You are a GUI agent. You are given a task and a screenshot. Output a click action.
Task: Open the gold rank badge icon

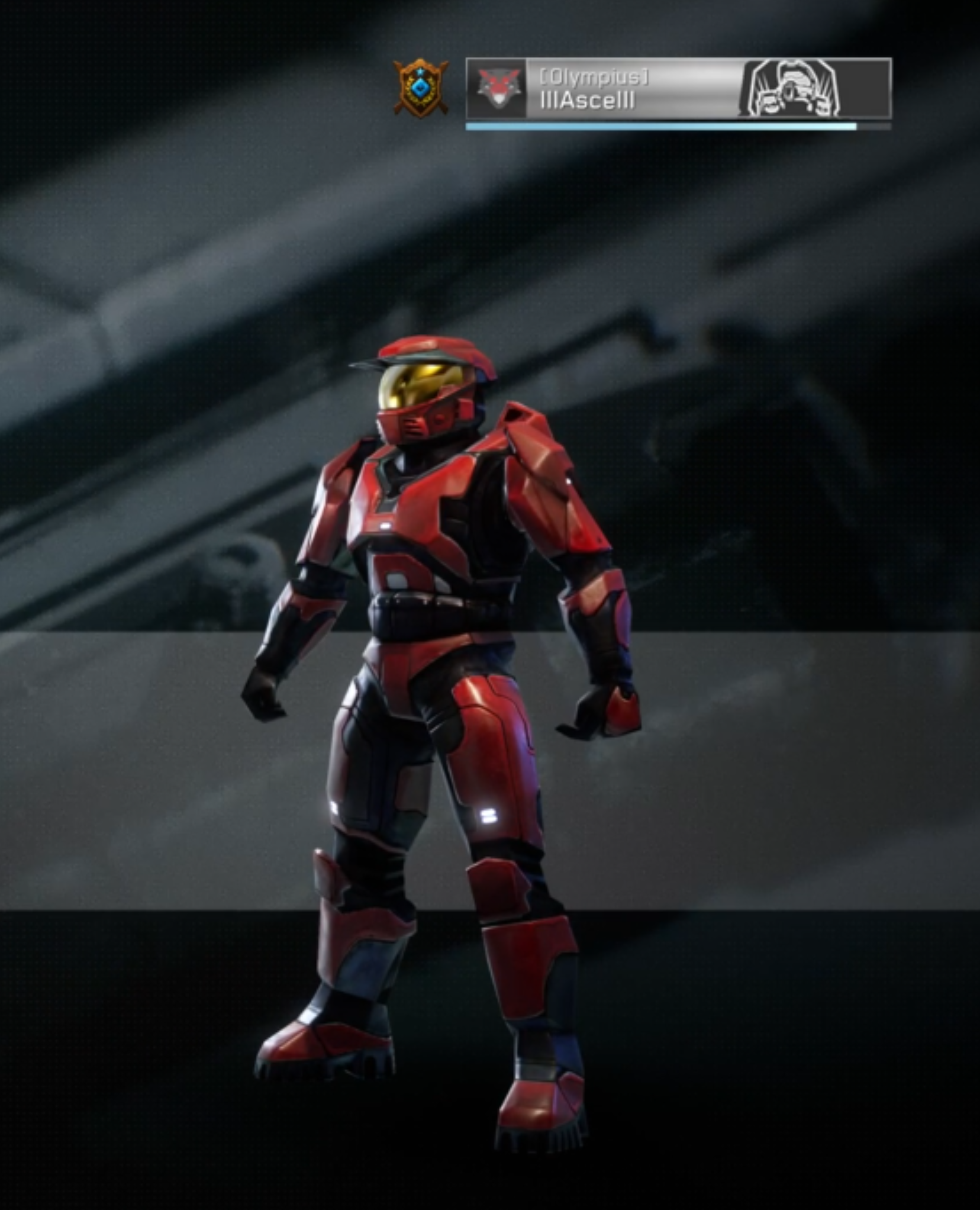click(421, 88)
